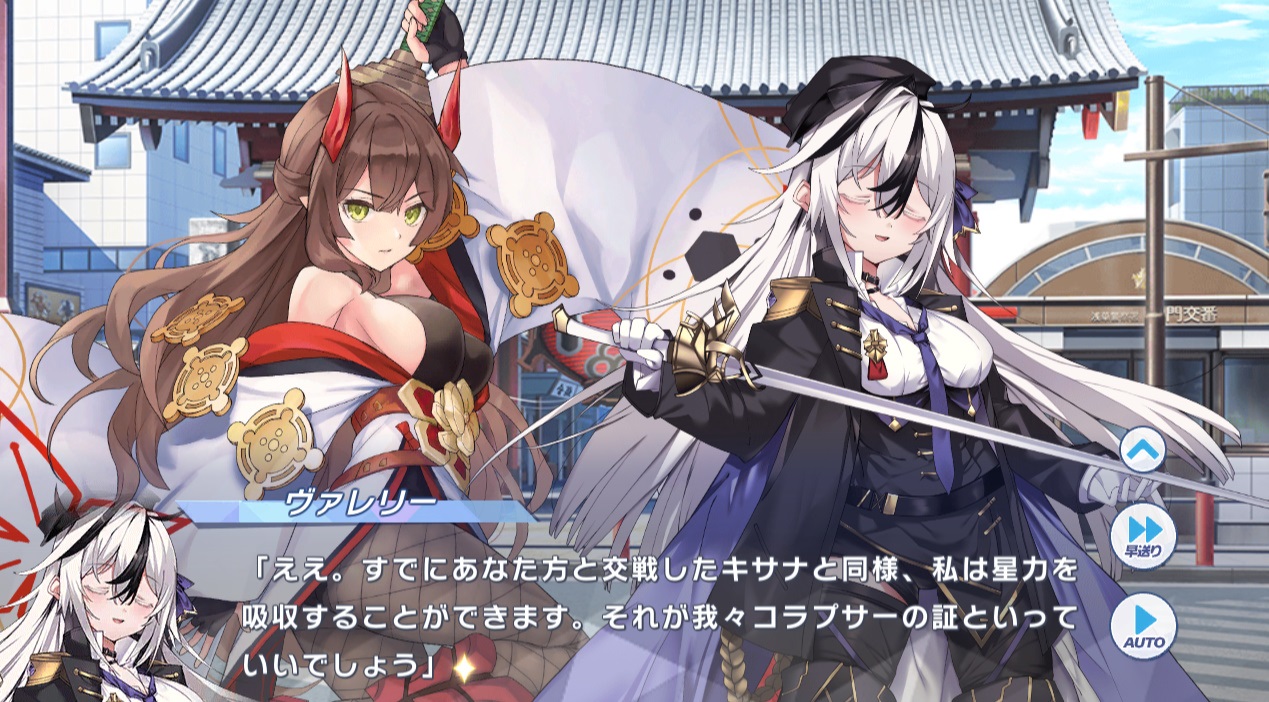Toggle AUTO dialogue playback
This screenshot has width=1269, height=702.
coord(1140,624)
